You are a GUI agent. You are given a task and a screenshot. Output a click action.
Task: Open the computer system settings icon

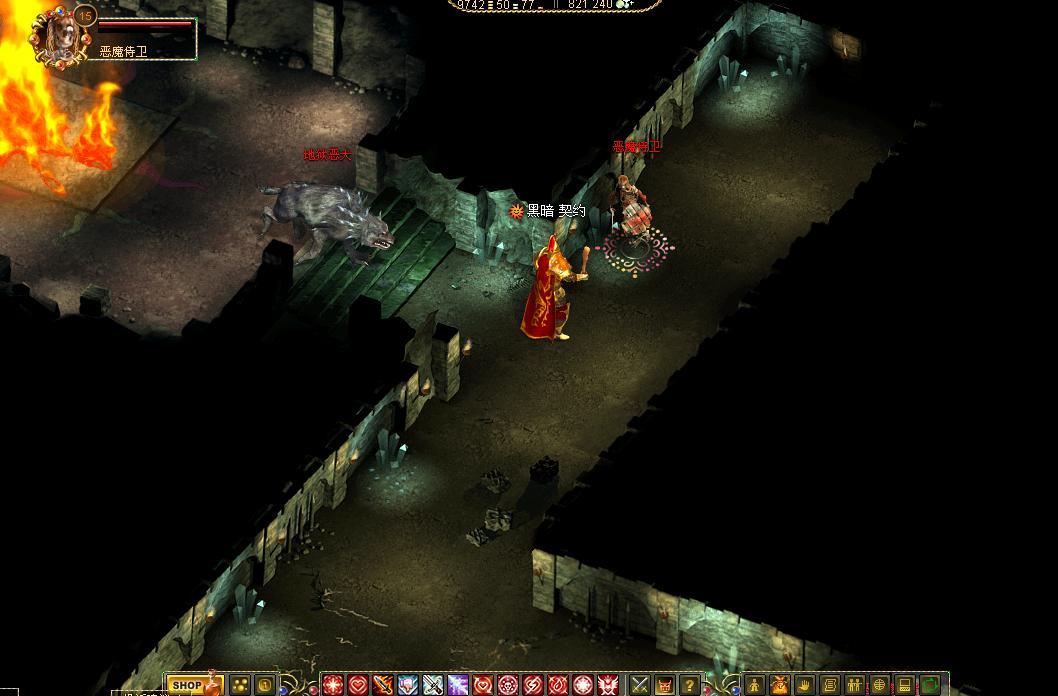coord(905,685)
